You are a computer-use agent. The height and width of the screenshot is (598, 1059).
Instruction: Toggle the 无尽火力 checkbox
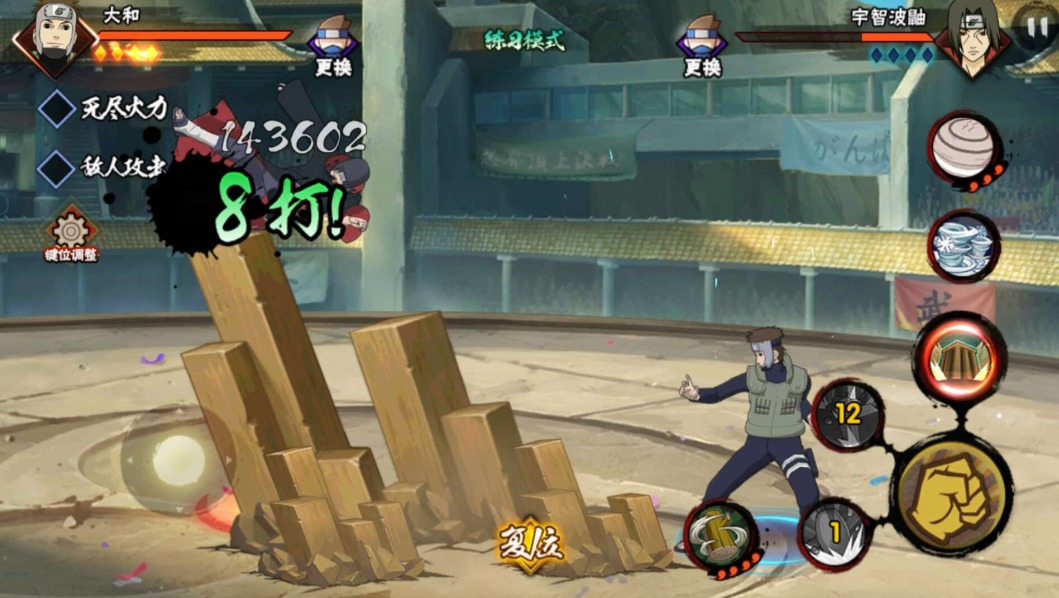57,108
